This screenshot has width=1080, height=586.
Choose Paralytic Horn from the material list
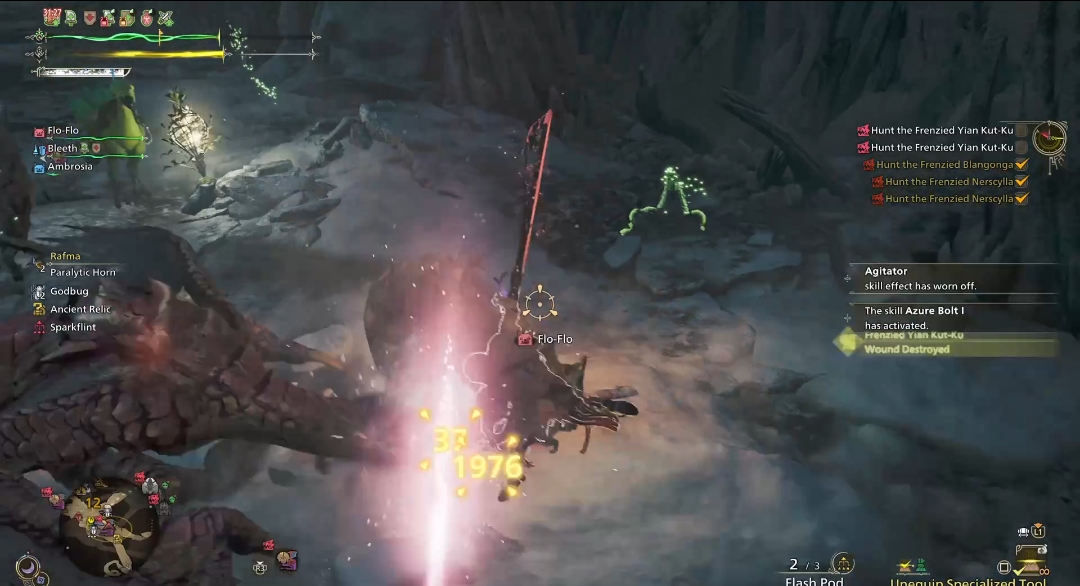tap(82, 273)
